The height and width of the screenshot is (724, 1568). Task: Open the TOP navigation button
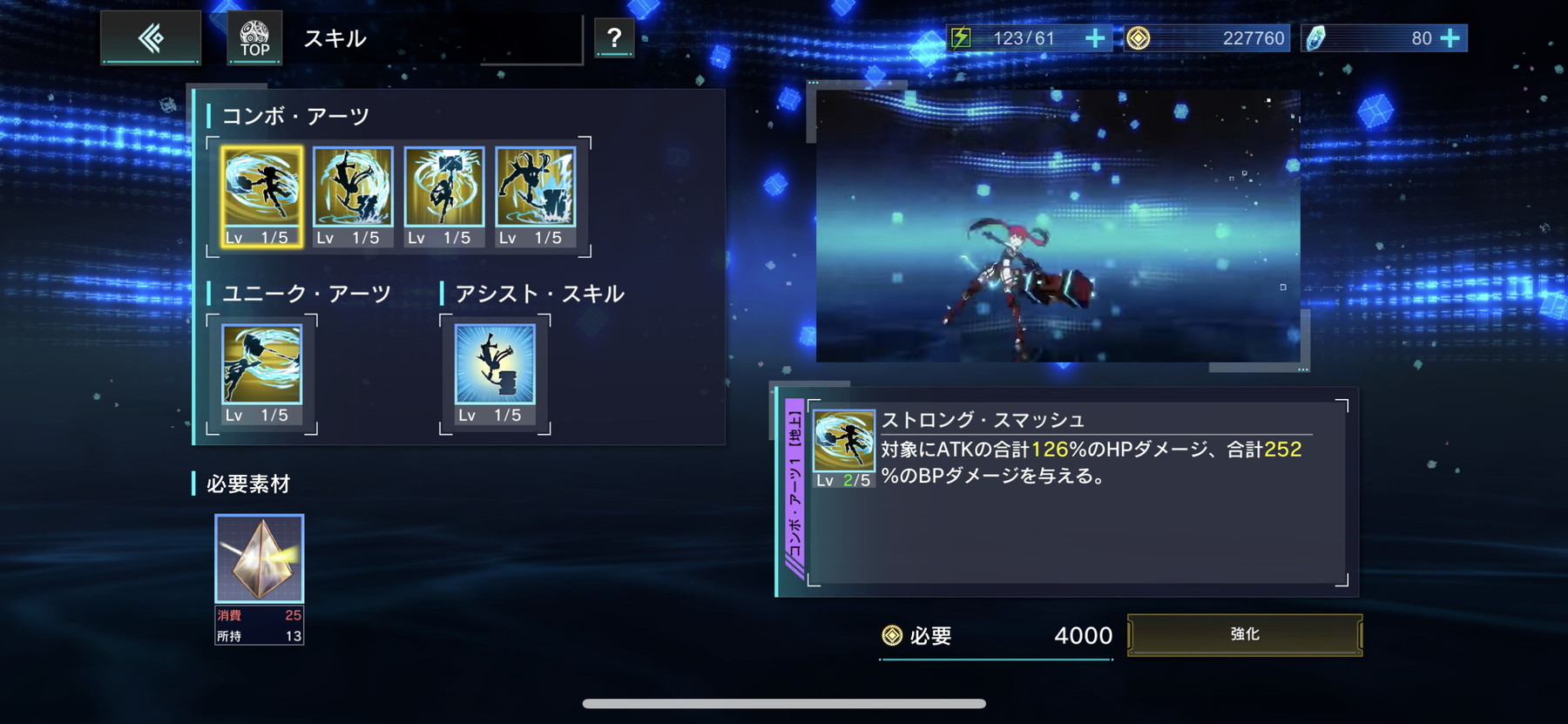click(253, 37)
